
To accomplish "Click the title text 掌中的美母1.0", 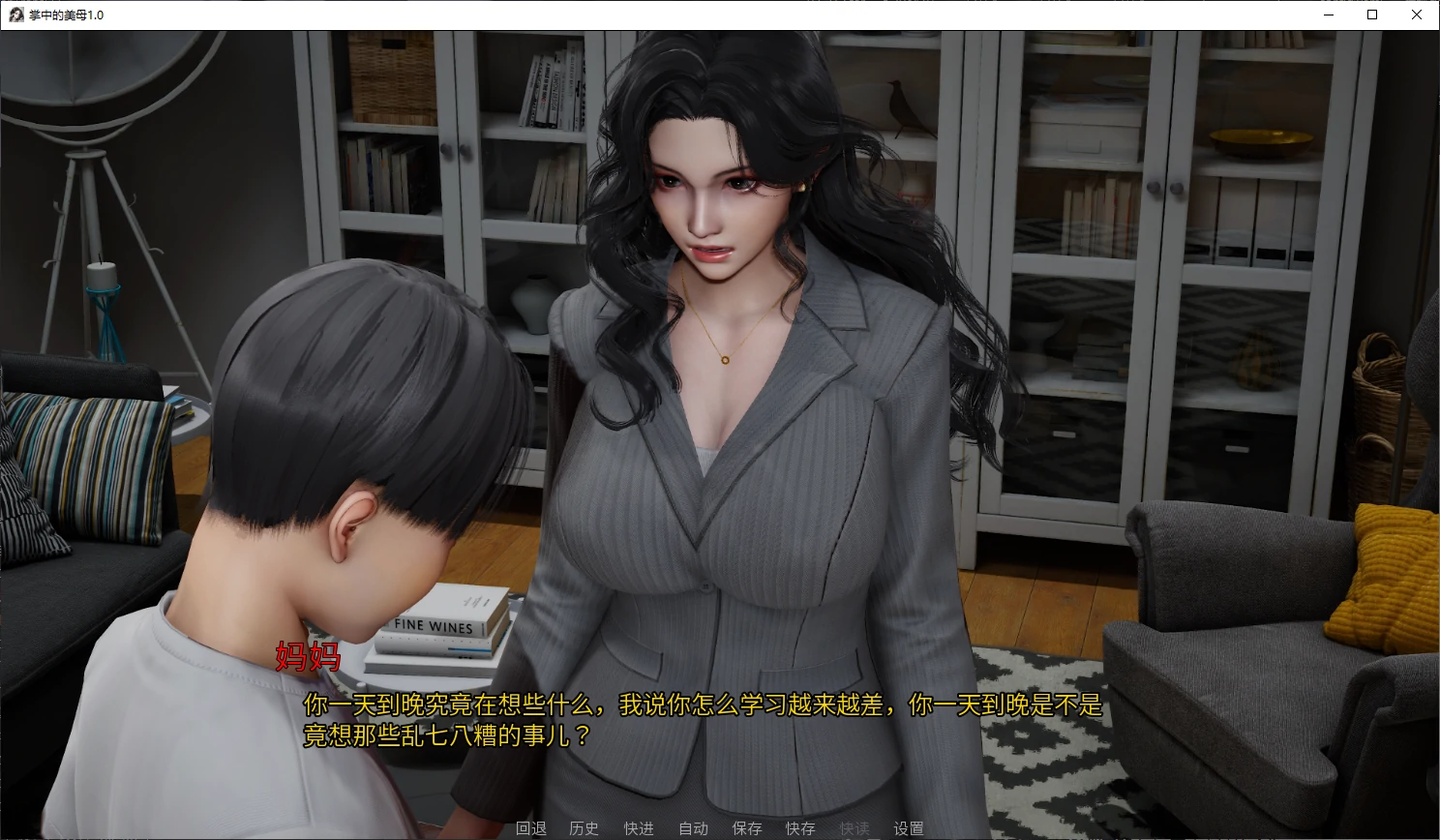I will [64, 15].
